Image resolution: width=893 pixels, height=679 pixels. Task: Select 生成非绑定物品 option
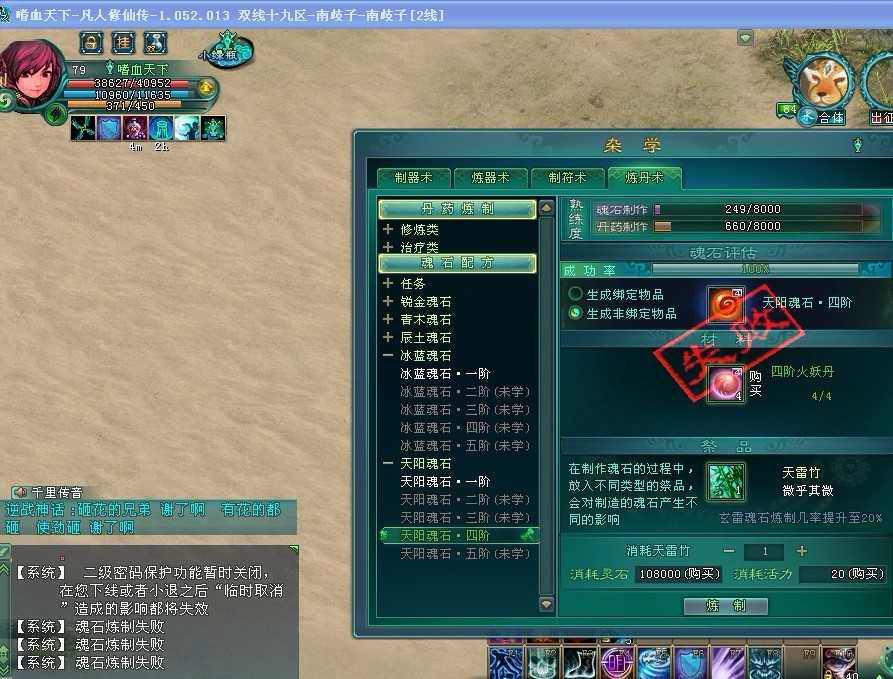point(576,313)
